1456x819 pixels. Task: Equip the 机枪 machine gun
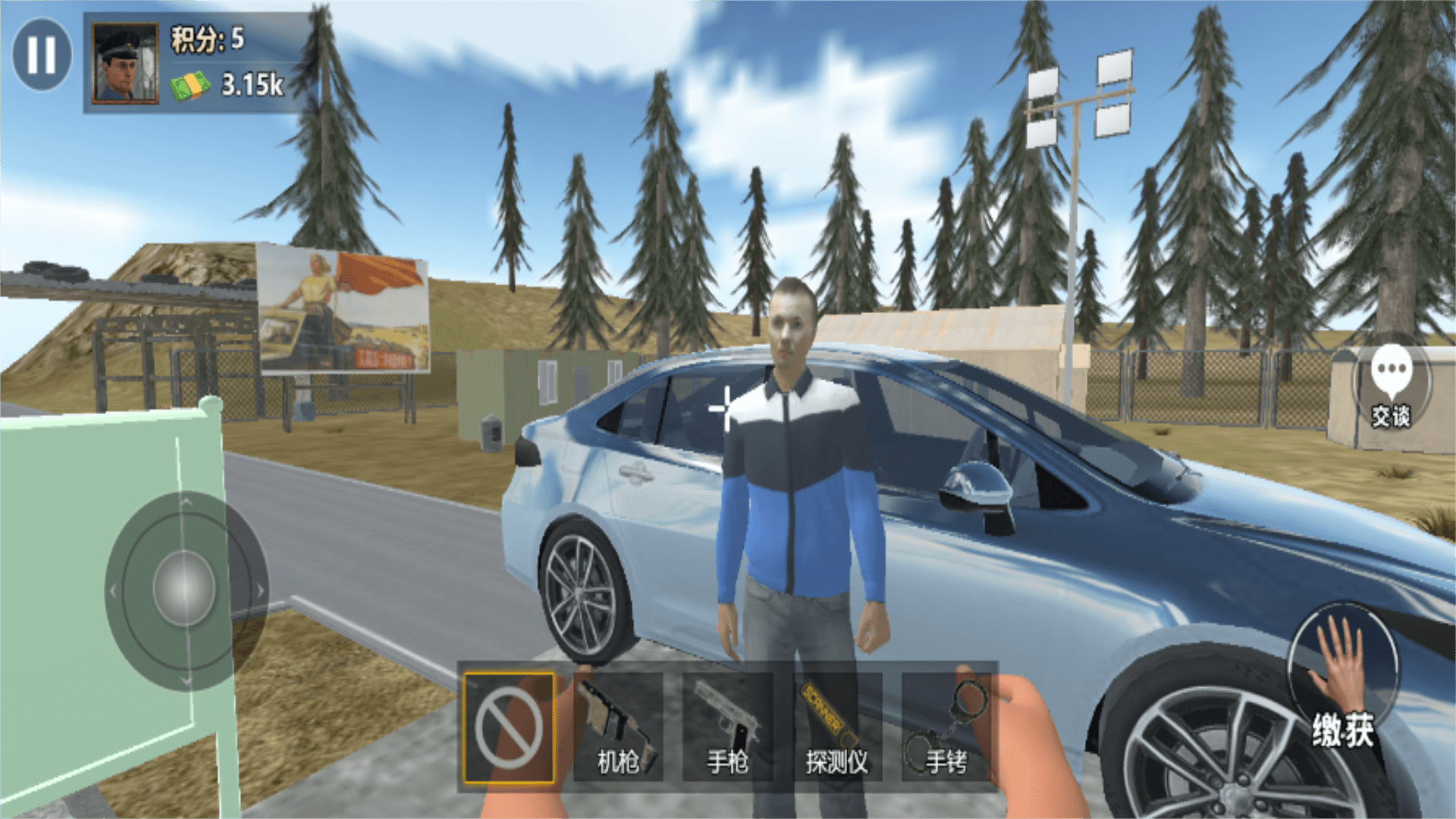click(618, 727)
